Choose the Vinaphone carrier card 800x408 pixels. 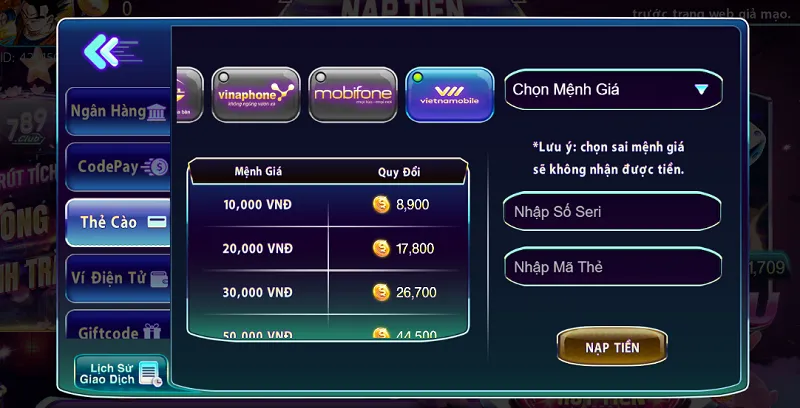tap(256, 94)
